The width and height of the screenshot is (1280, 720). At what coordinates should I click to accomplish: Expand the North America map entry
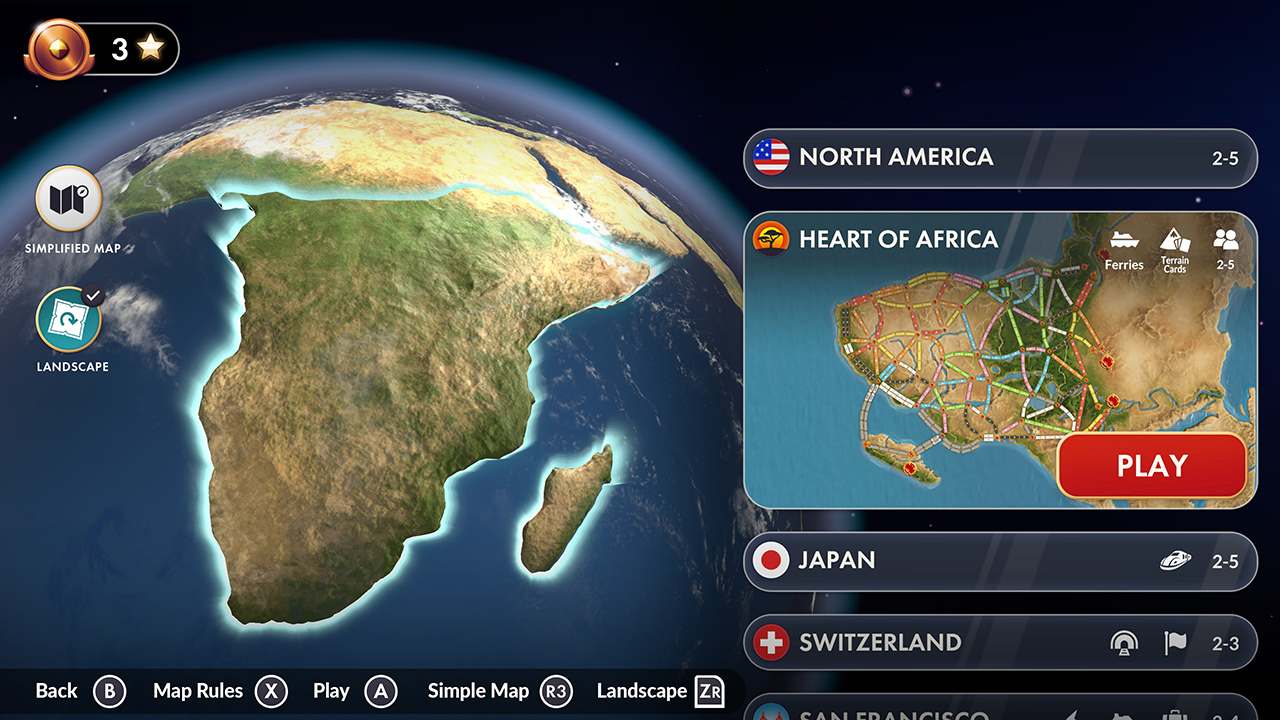tap(1000, 157)
